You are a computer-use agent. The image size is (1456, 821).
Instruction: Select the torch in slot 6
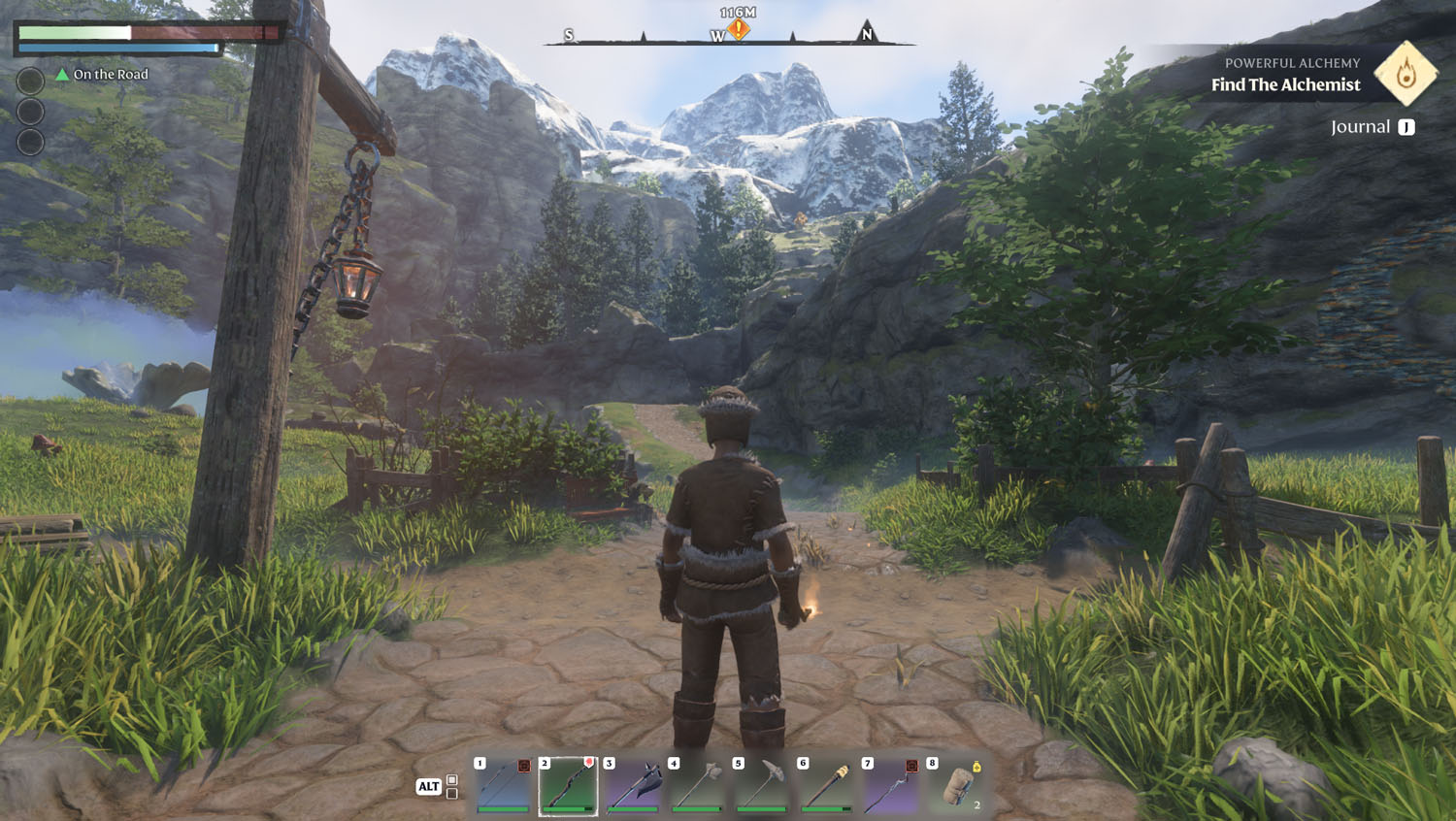pyautogui.click(x=826, y=785)
